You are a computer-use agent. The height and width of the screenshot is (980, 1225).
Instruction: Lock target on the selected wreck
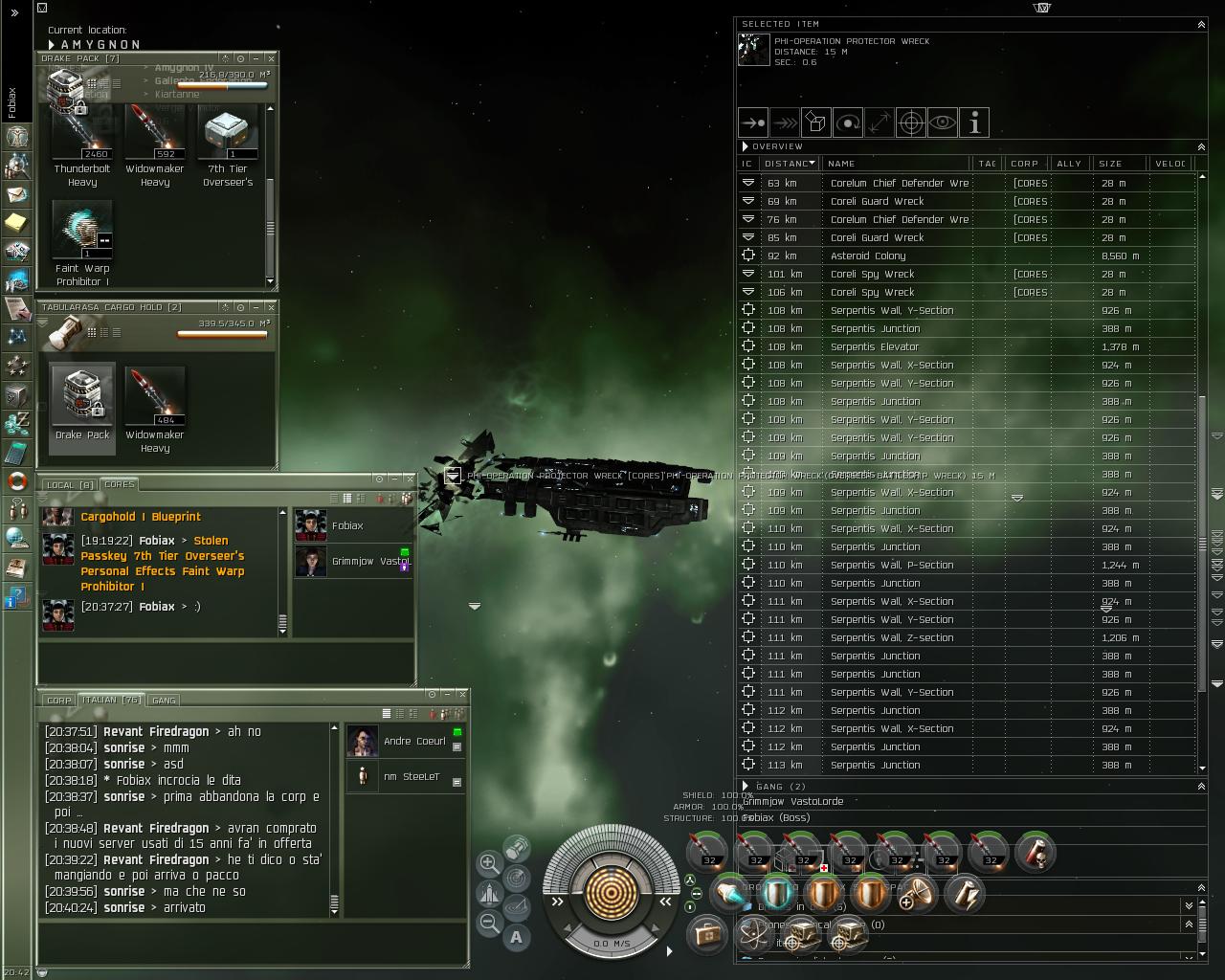point(911,122)
